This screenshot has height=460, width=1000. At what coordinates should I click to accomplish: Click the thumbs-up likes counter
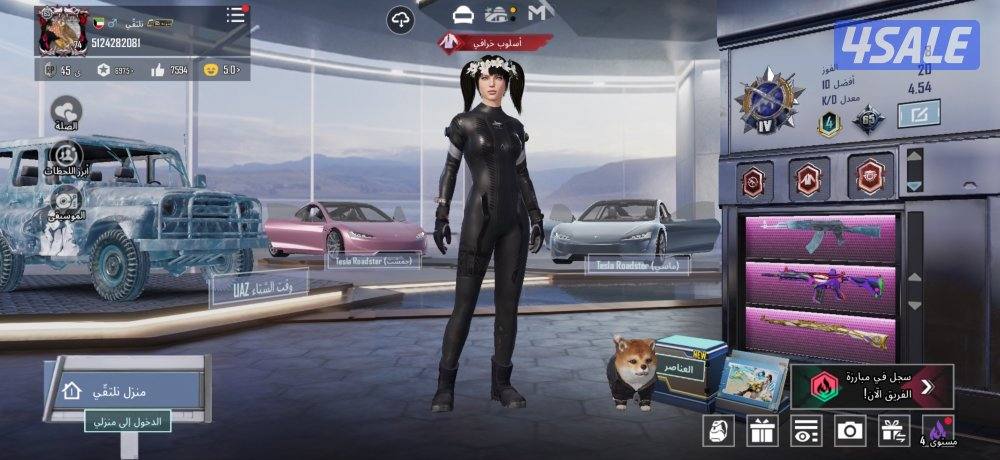click(168, 70)
